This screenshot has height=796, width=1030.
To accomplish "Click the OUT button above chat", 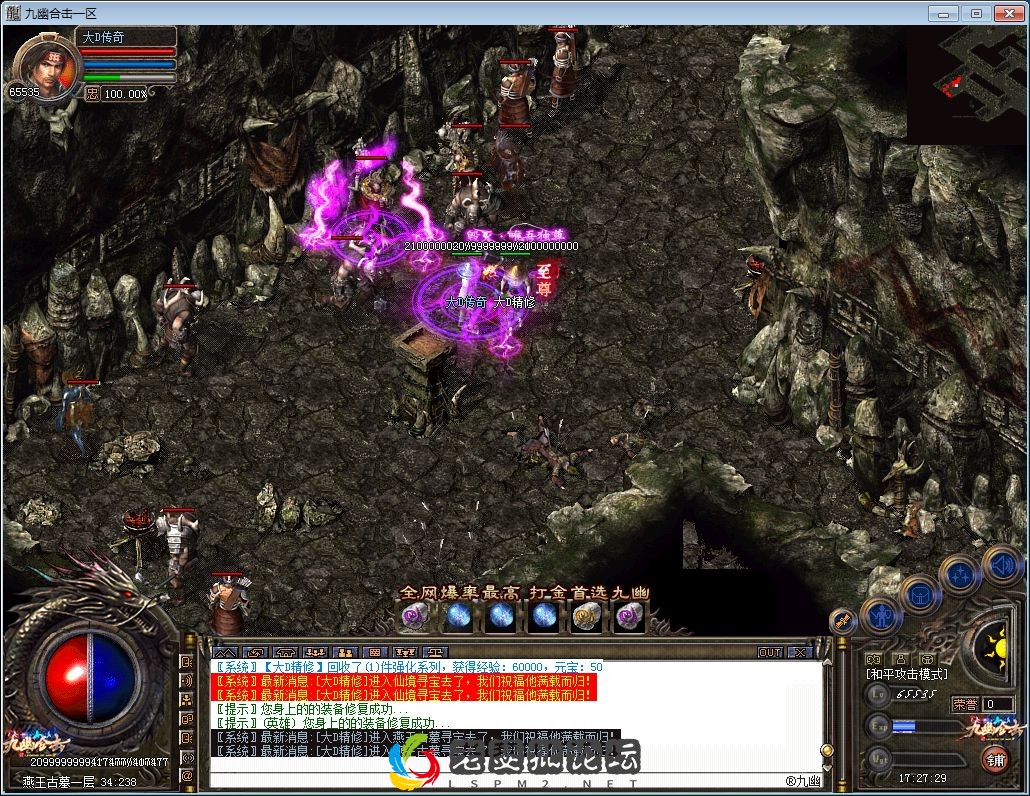I will (x=769, y=652).
